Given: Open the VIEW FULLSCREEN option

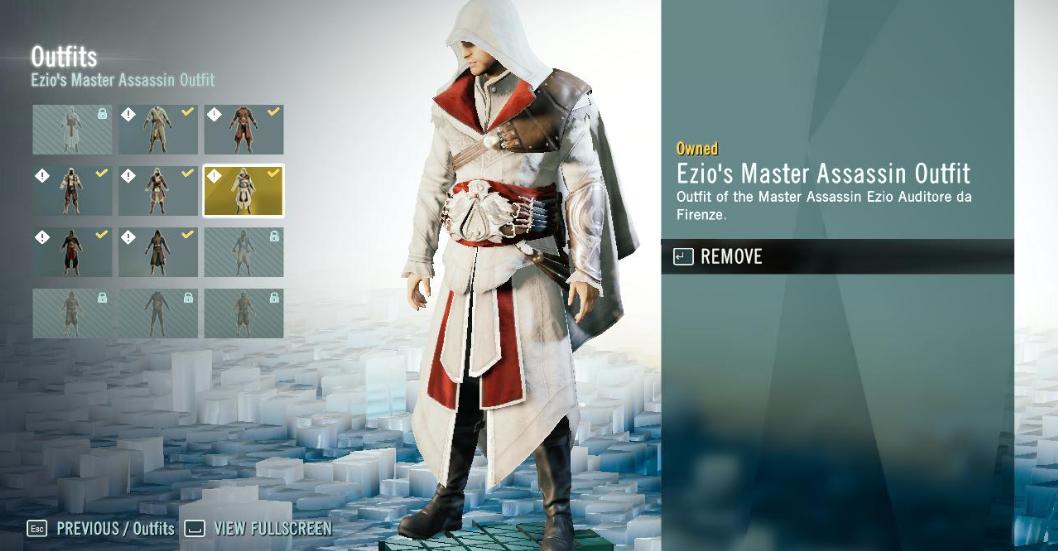Looking at the screenshot, I should tap(272, 528).
